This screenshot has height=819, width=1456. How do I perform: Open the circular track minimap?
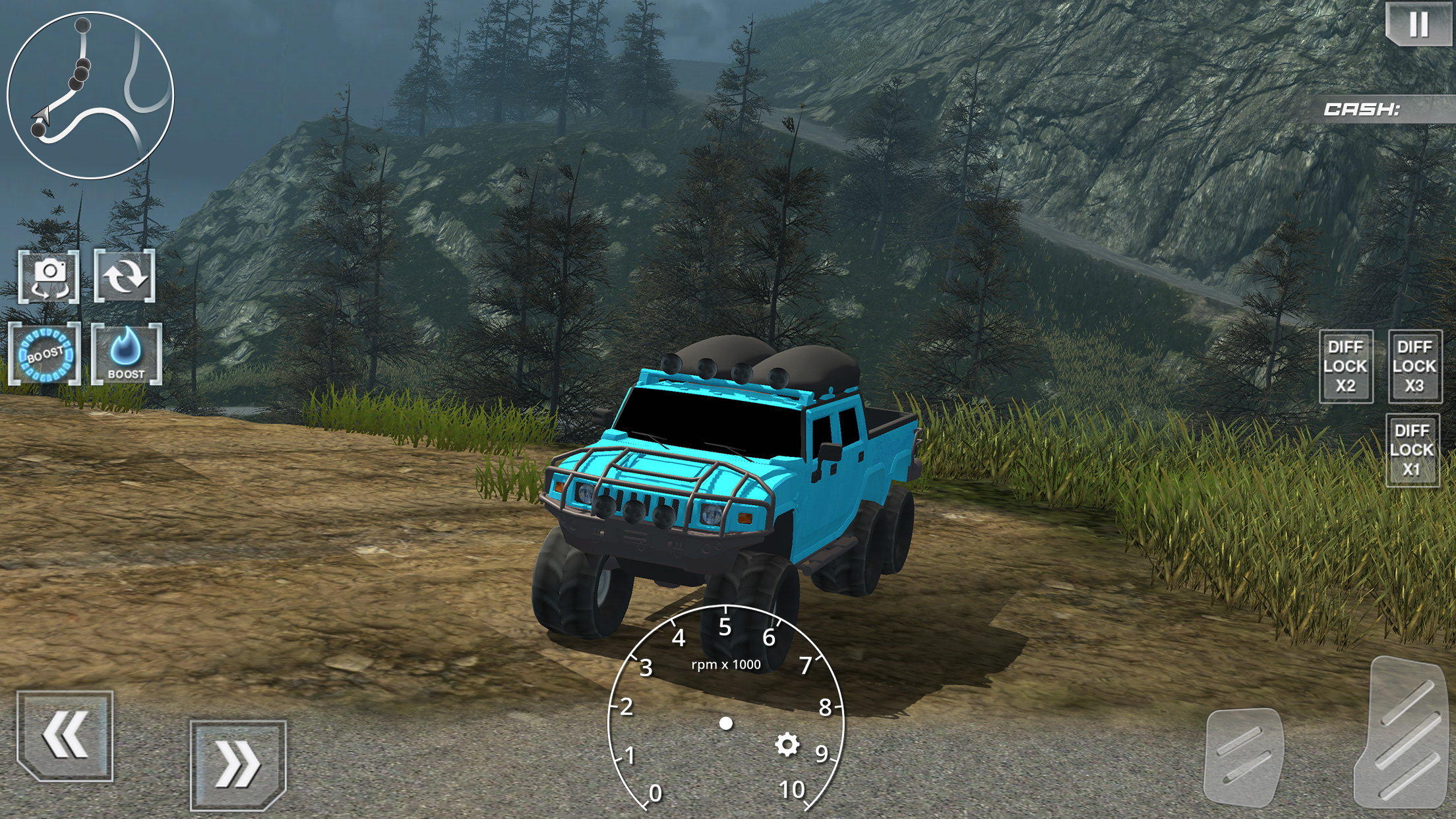point(90,94)
